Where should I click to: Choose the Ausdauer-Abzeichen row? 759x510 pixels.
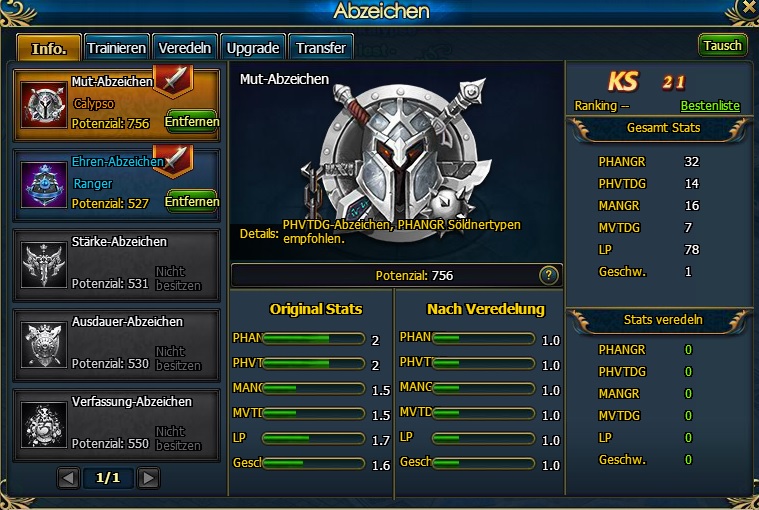tap(117, 342)
